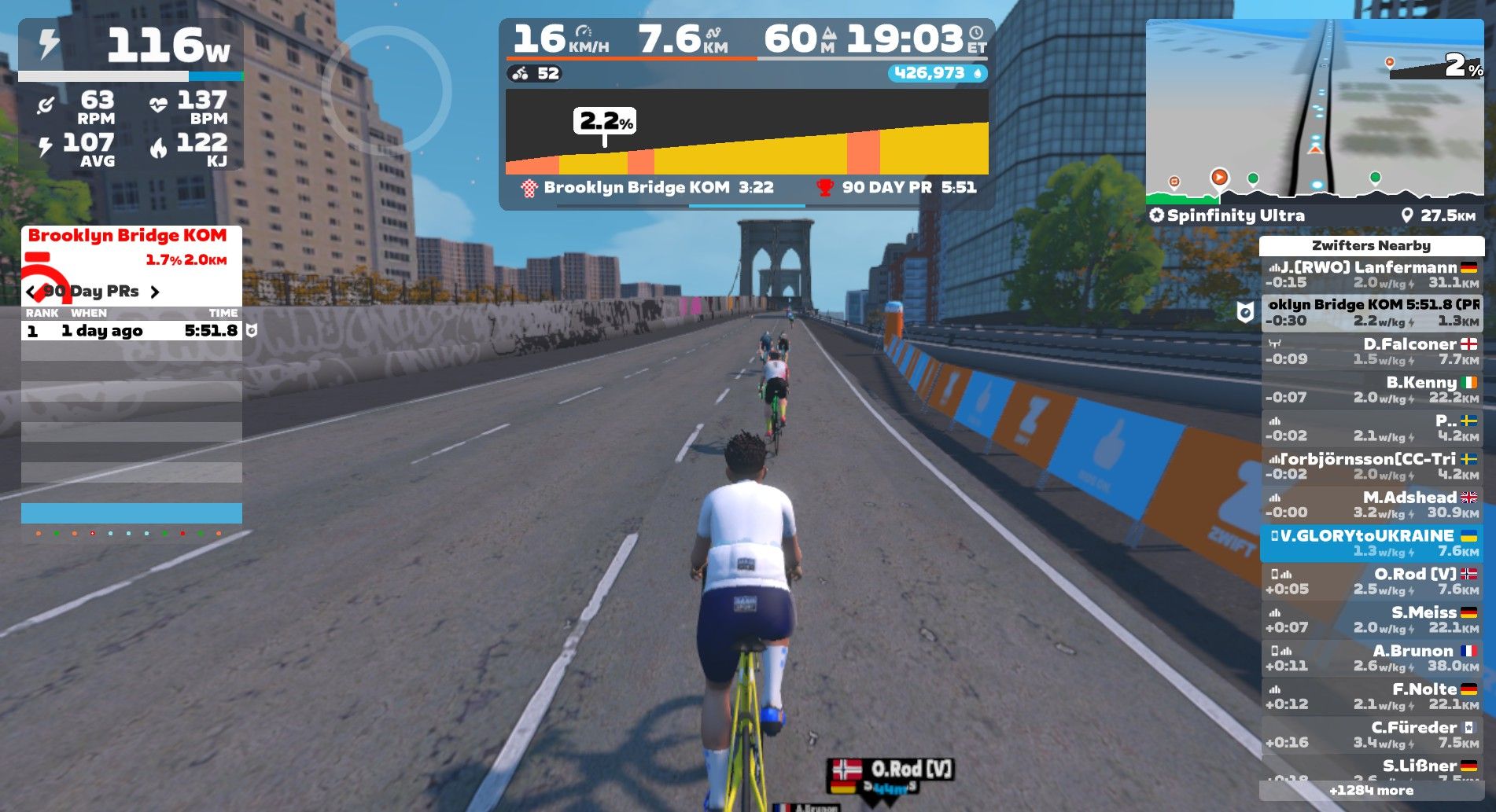This screenshot has width=1496, height=812.
Task: Open the minimap route view
Action: 1314,110
